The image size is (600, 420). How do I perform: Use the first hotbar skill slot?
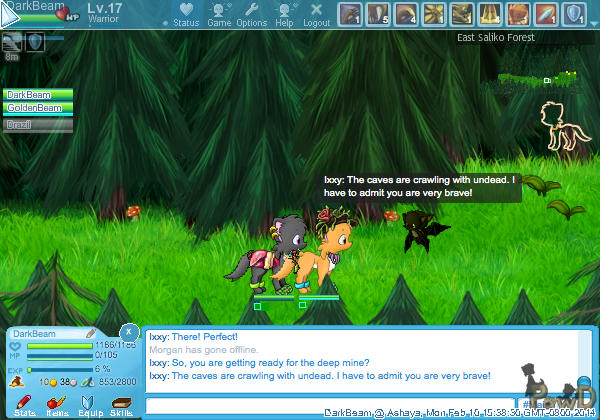350,14
